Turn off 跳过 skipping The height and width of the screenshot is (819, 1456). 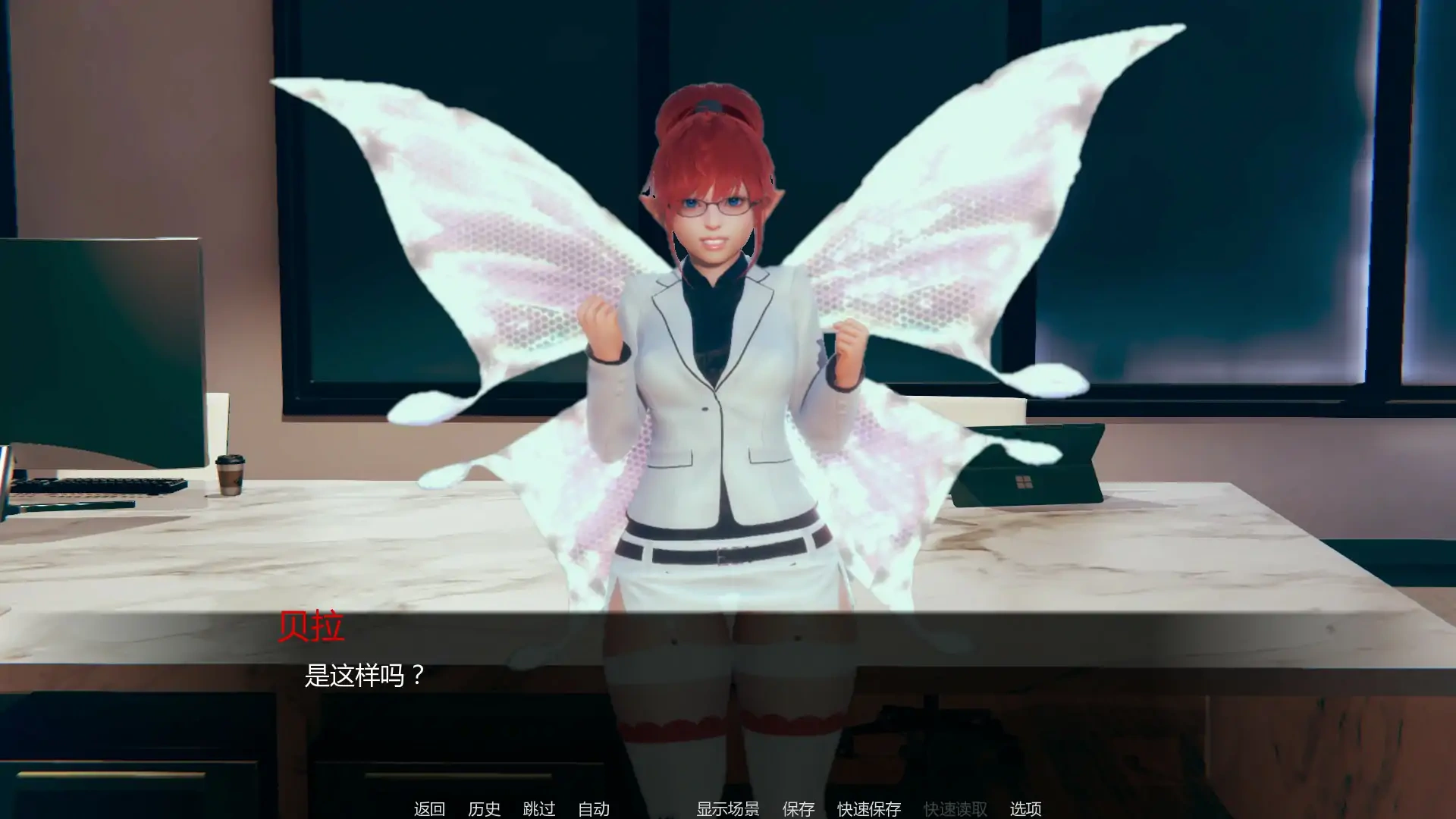[x=539, y=809]
